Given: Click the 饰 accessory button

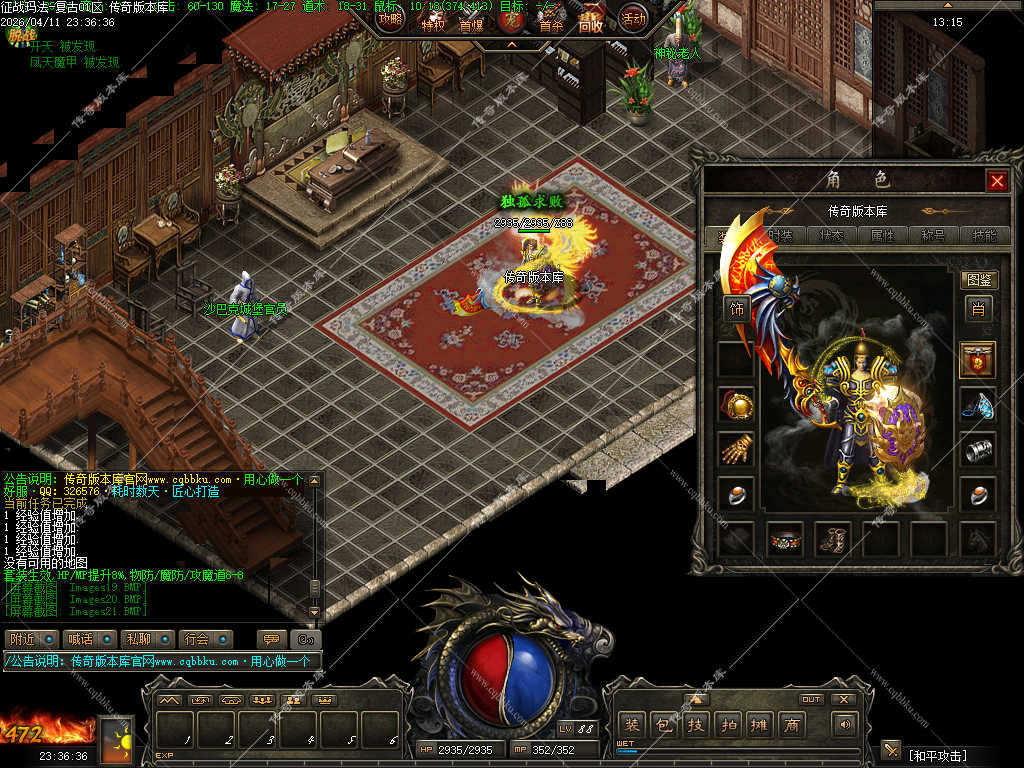Looking at the screenshot, I should (737, 309).
